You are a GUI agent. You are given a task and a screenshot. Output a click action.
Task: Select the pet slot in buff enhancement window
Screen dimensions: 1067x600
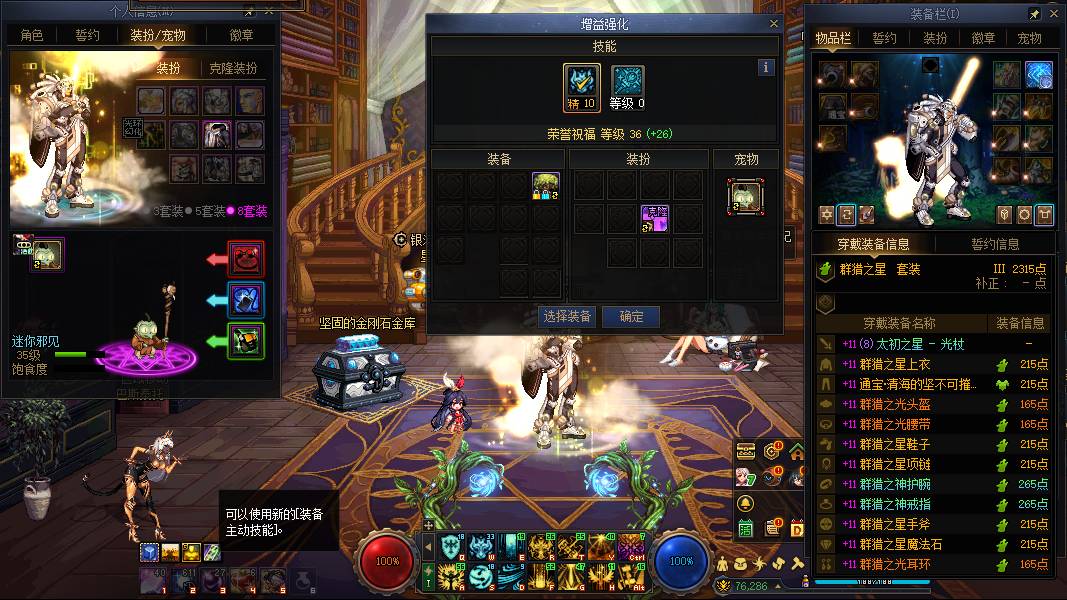(x=745, y=196)
